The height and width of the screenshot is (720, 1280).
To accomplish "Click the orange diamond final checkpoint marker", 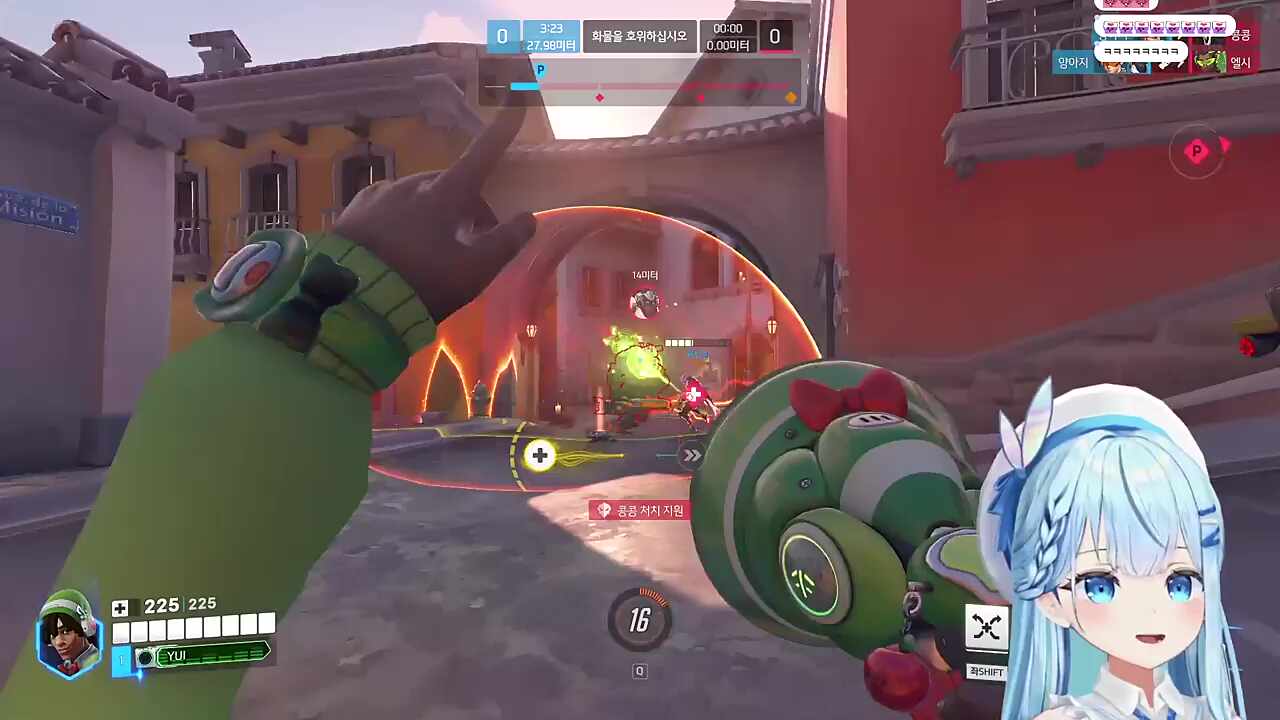I will pyautogui.click(x=791, y=97).
